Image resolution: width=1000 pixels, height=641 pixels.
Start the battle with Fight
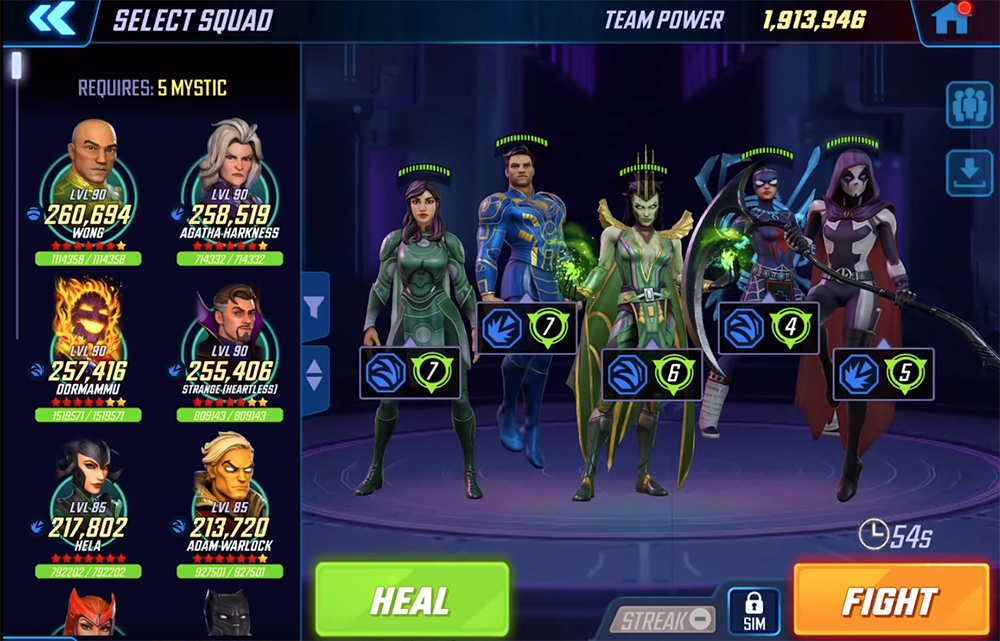pos(889,600)
